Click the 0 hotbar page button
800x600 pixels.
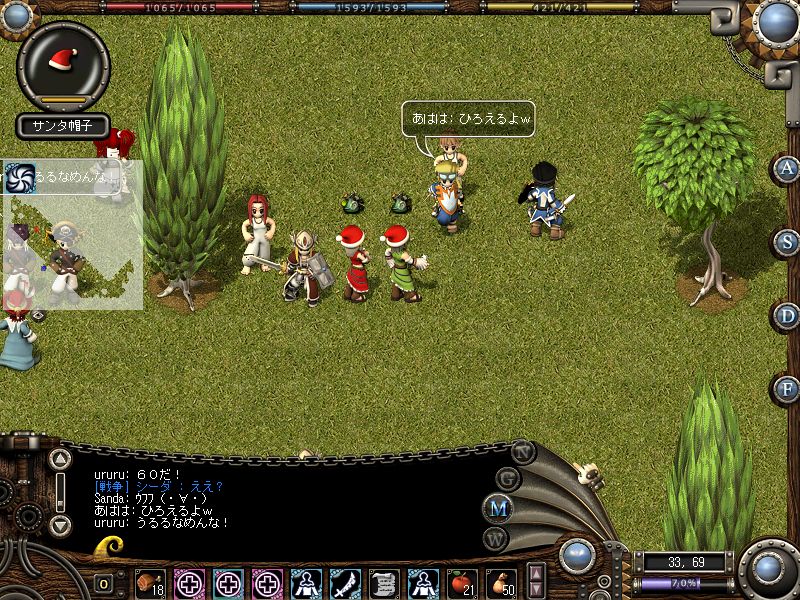click(104, 584)
